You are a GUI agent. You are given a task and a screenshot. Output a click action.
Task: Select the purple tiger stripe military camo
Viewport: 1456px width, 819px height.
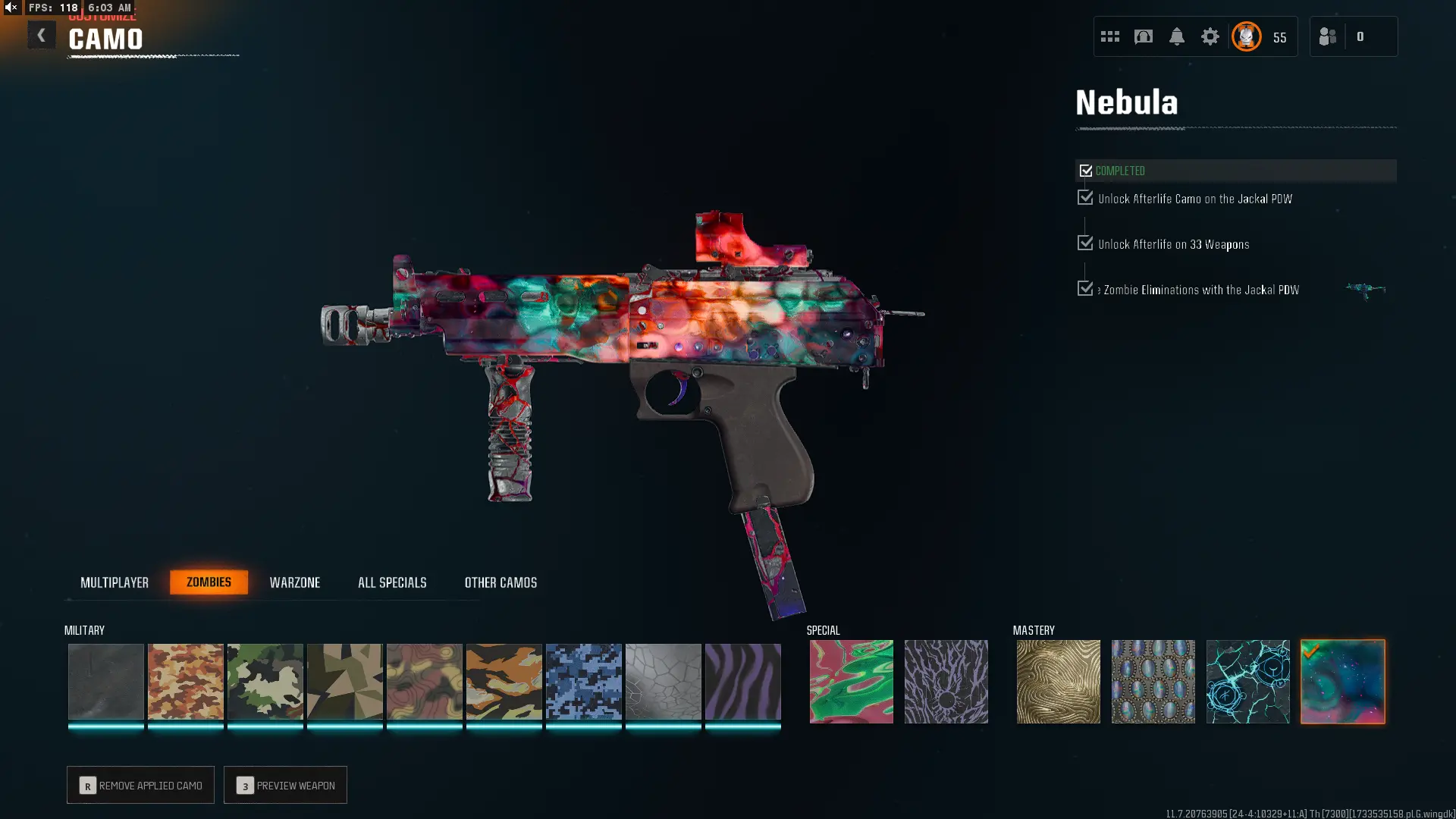pos(742,681)
